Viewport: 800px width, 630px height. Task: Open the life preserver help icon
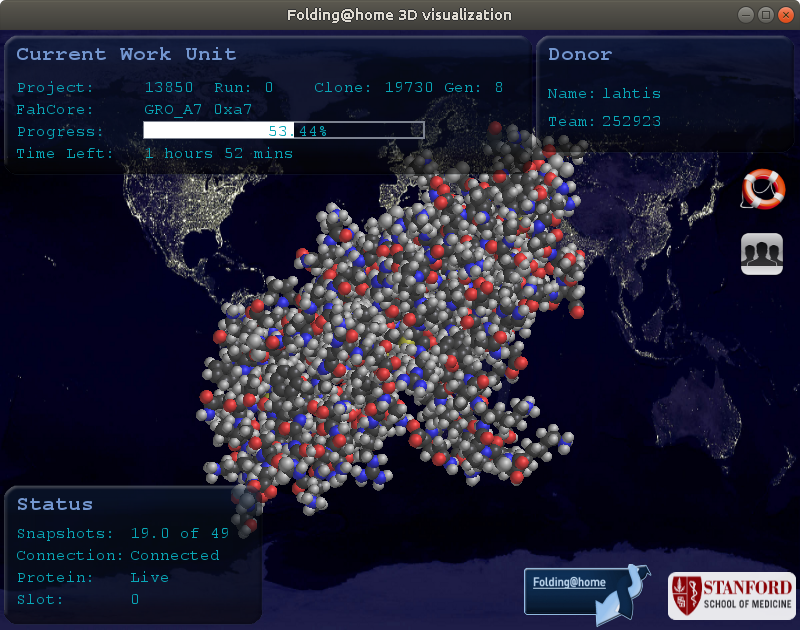click(x=762, y=189)
